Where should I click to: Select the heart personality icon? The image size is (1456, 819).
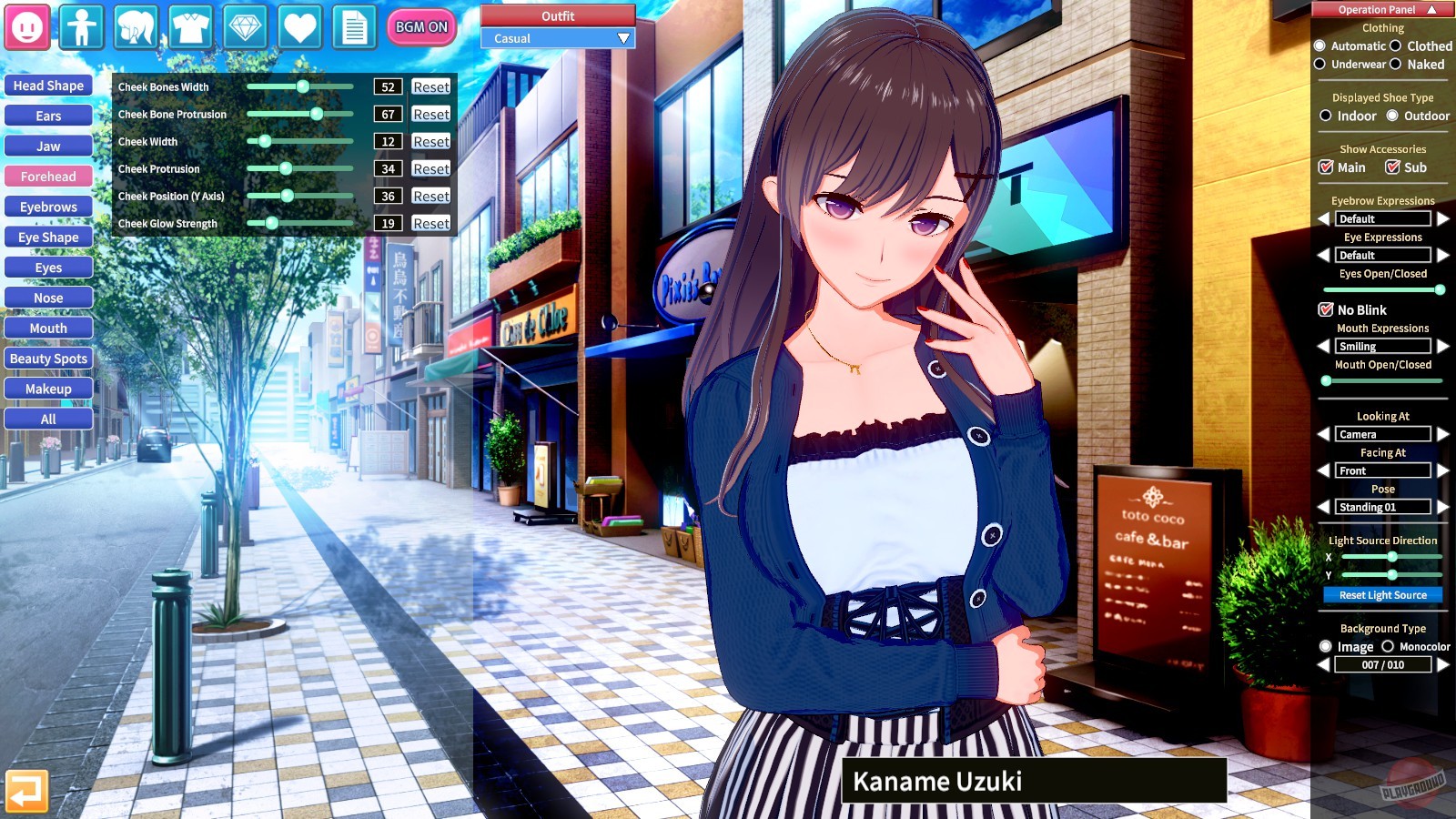pyautogui.click(x=300, y=27)
